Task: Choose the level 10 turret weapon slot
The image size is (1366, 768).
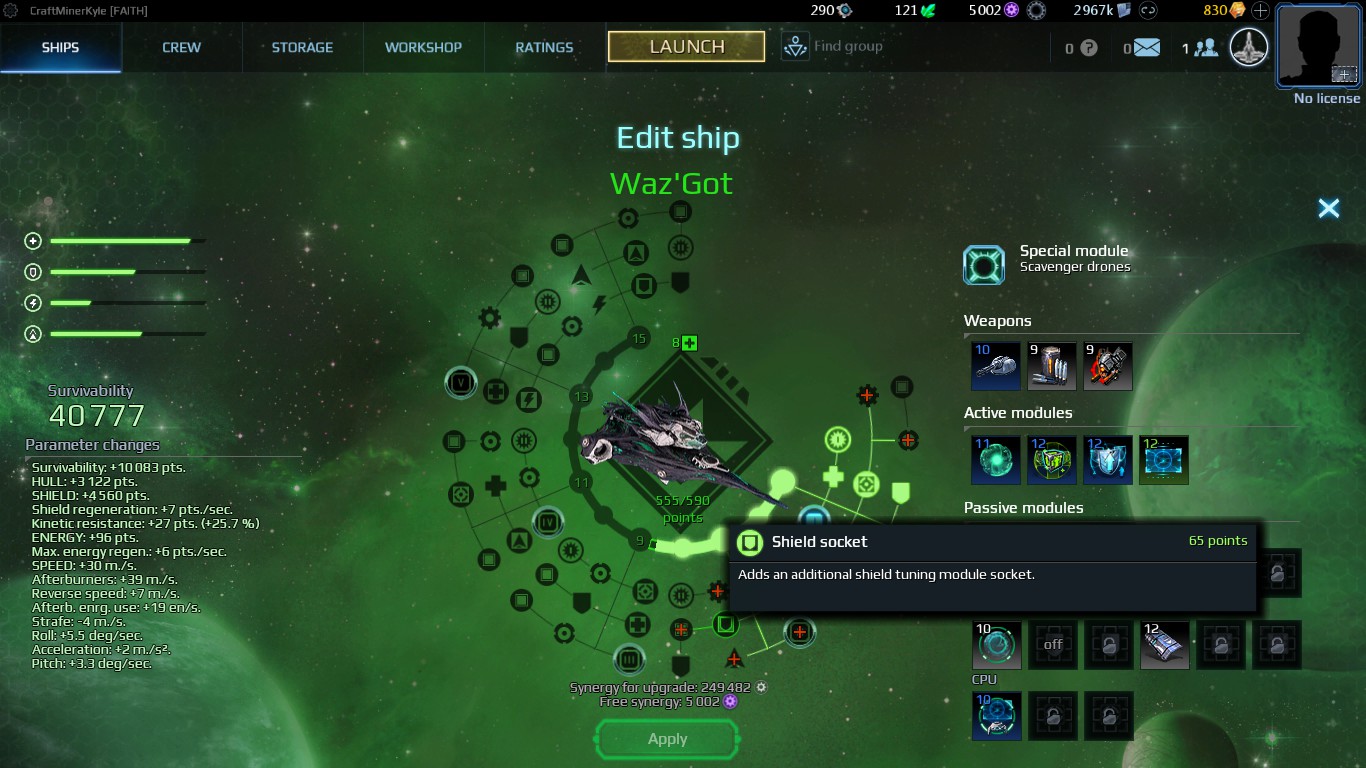Action: tap(996, 366)
